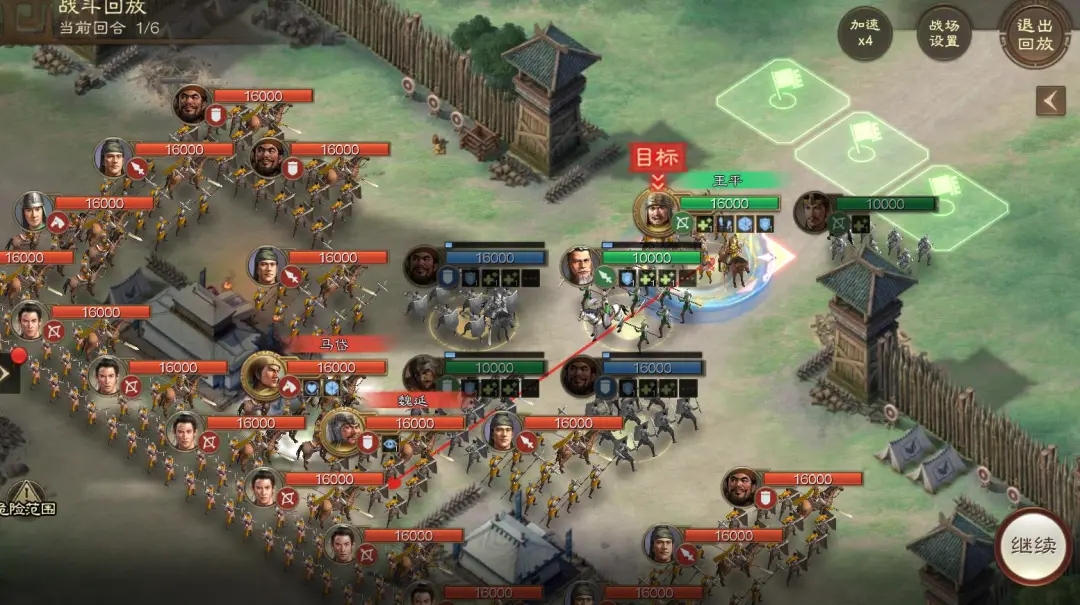
Task: Expand the left edge arrow panel
Action: pos(6,374)
